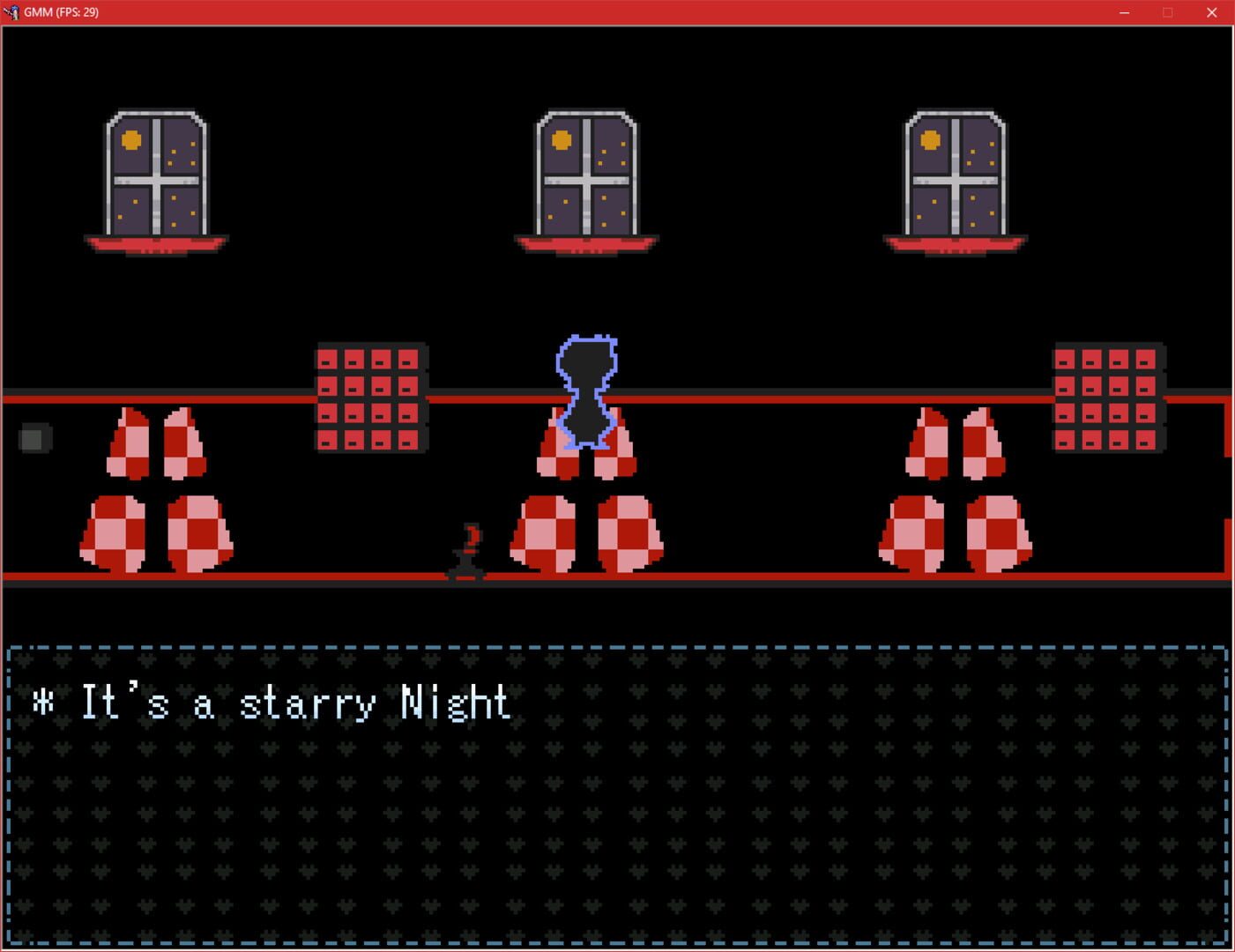The width and height of the screenshot is (1235, 952).
Task: Click the middle window with the moon
Action: (584, 176)
